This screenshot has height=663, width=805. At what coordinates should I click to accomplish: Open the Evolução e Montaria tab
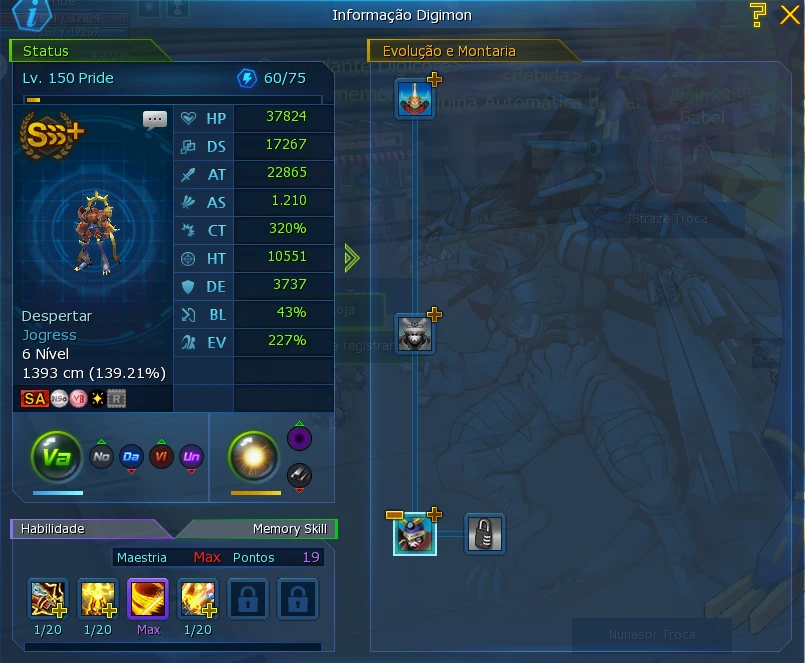pos(472,51)
